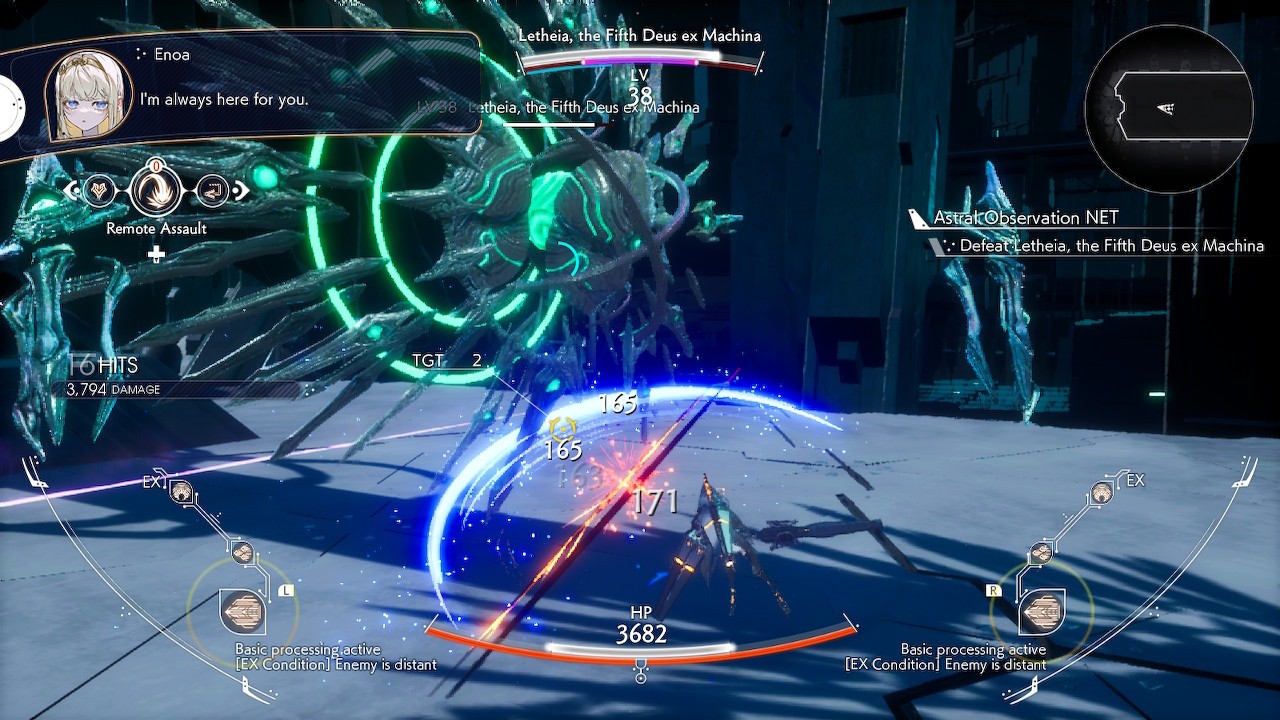
Task: Cycle skills with the left selector arrow
Action: point(70,190)
